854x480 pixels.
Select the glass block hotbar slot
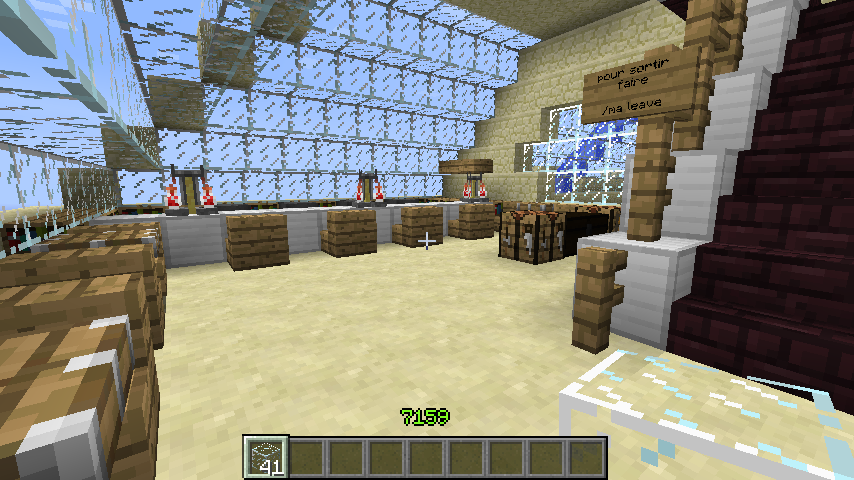[267, 456]
